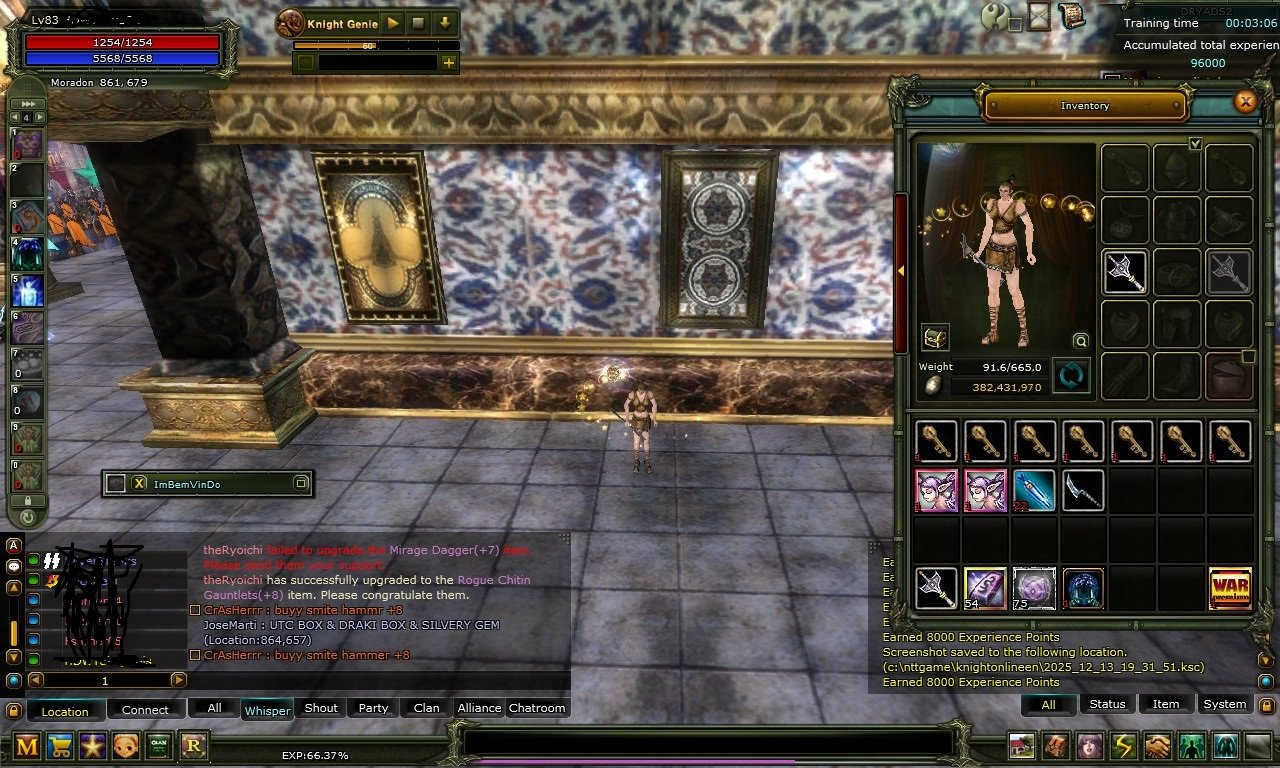1280x768 pixels.
Task: Open the Item Mall shopping cart icon
Action: (58, 748)
